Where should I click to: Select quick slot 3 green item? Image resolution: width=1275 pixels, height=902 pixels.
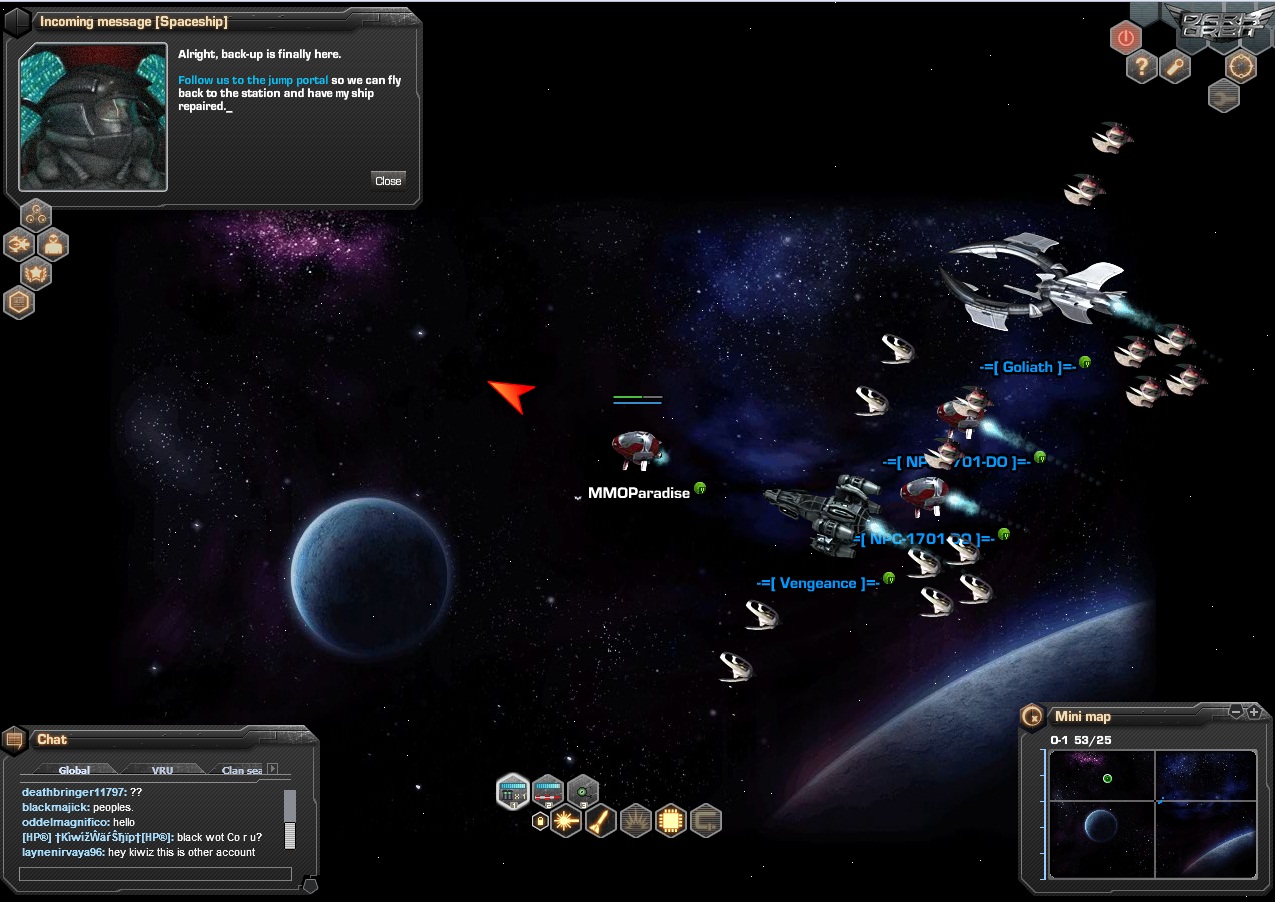point(583,791)
